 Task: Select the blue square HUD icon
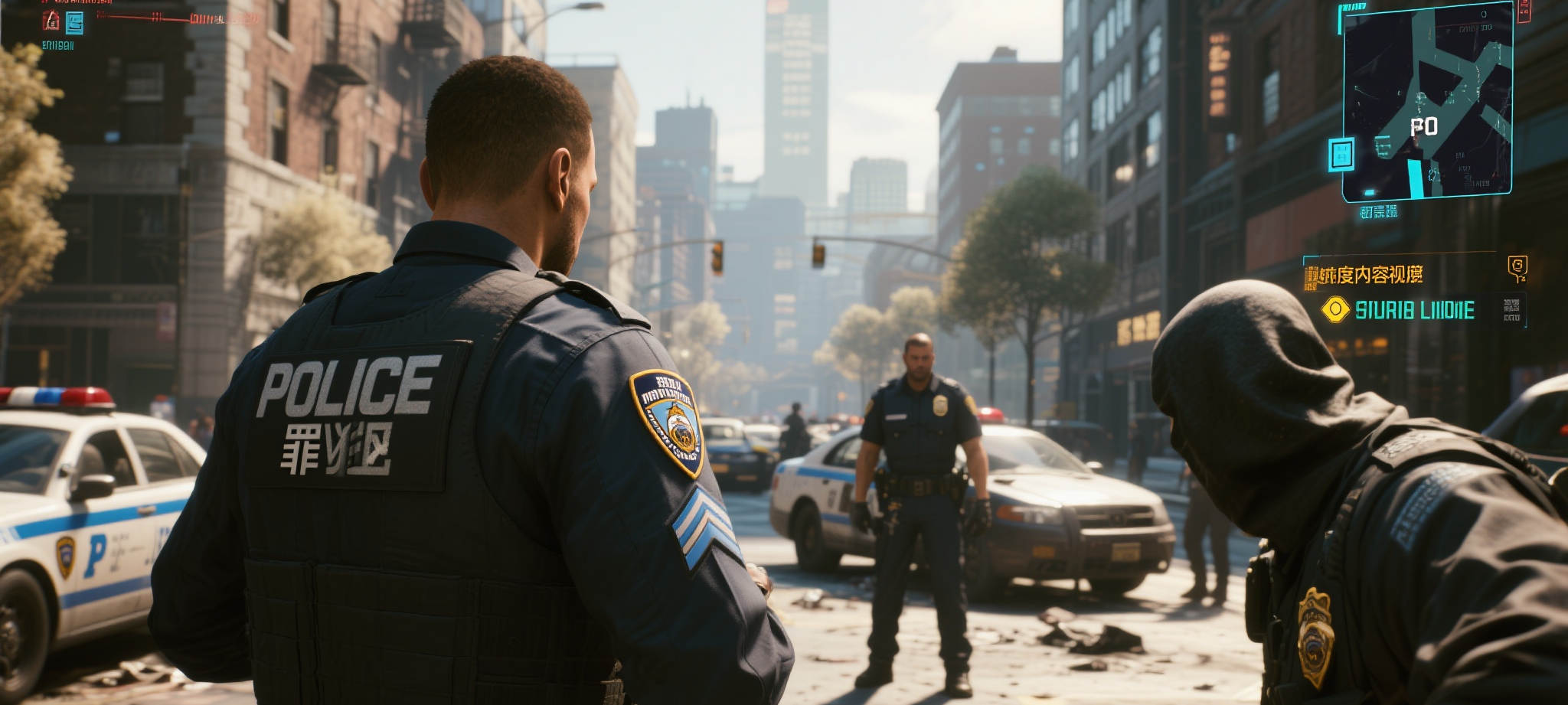pyautogui.click(x=74, y=24)
